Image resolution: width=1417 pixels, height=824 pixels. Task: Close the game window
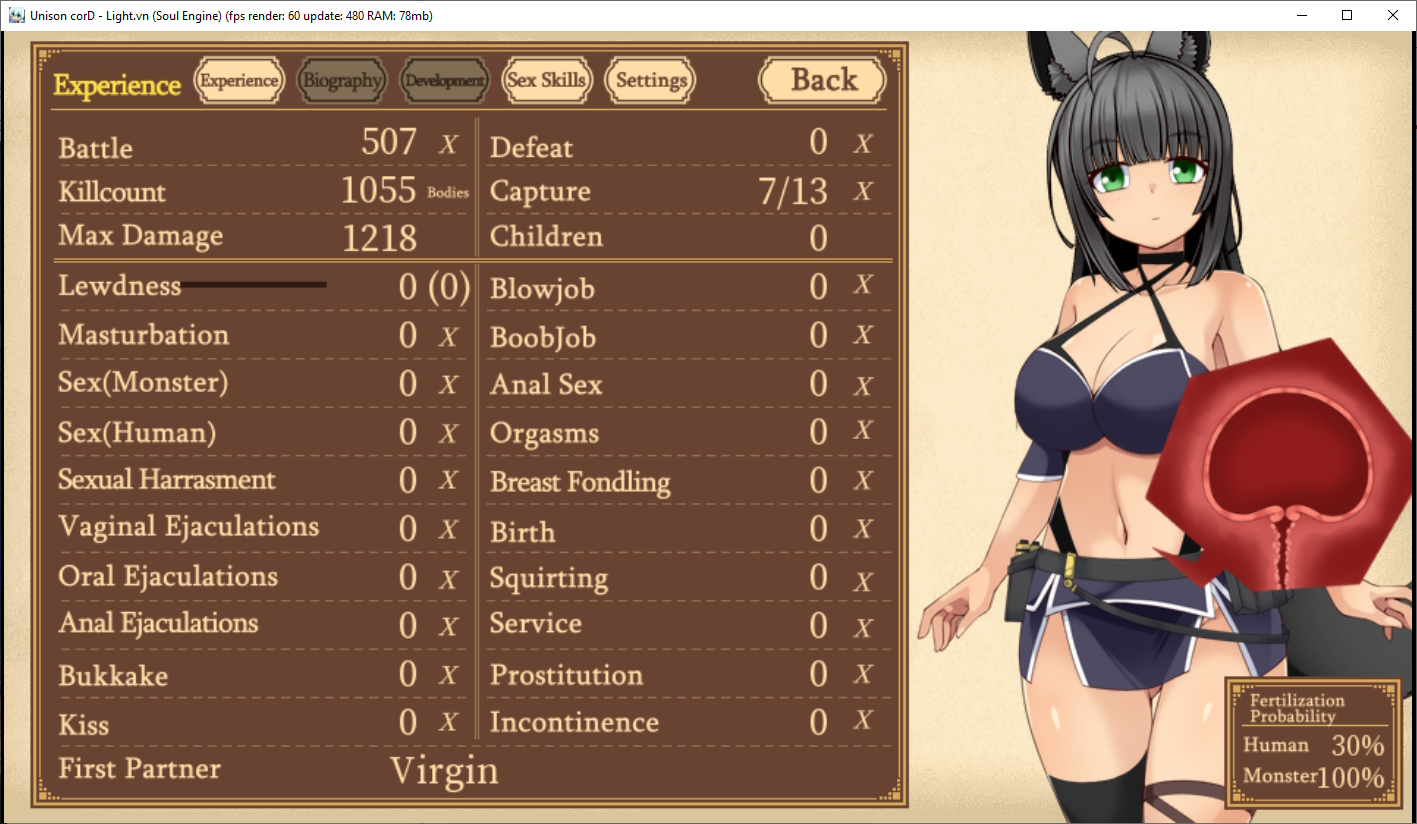point(1393,15)
